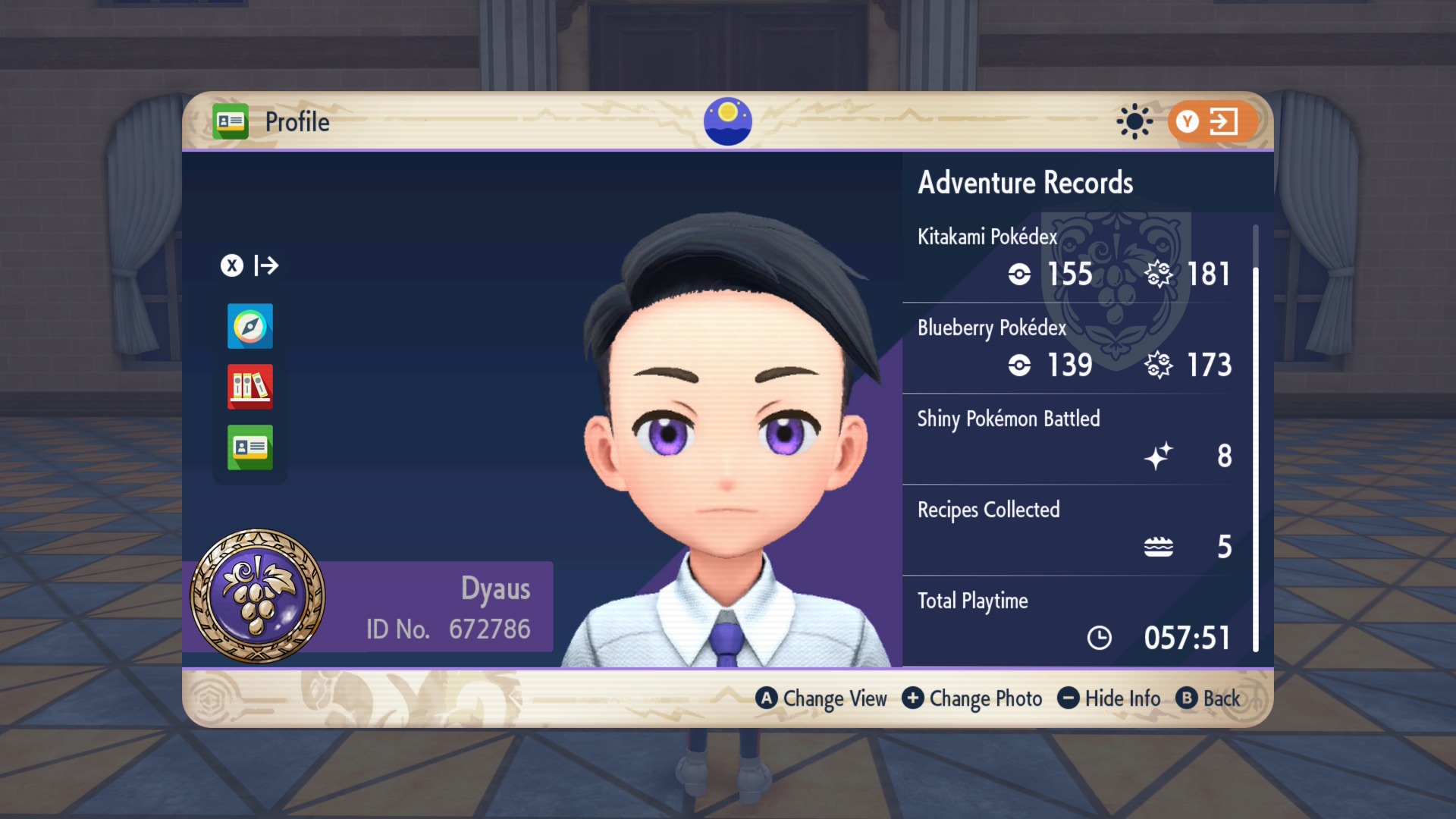Click the Dyaus trainer name card
The height and width of the screenshot is (819, 1456).
(447, 607)
